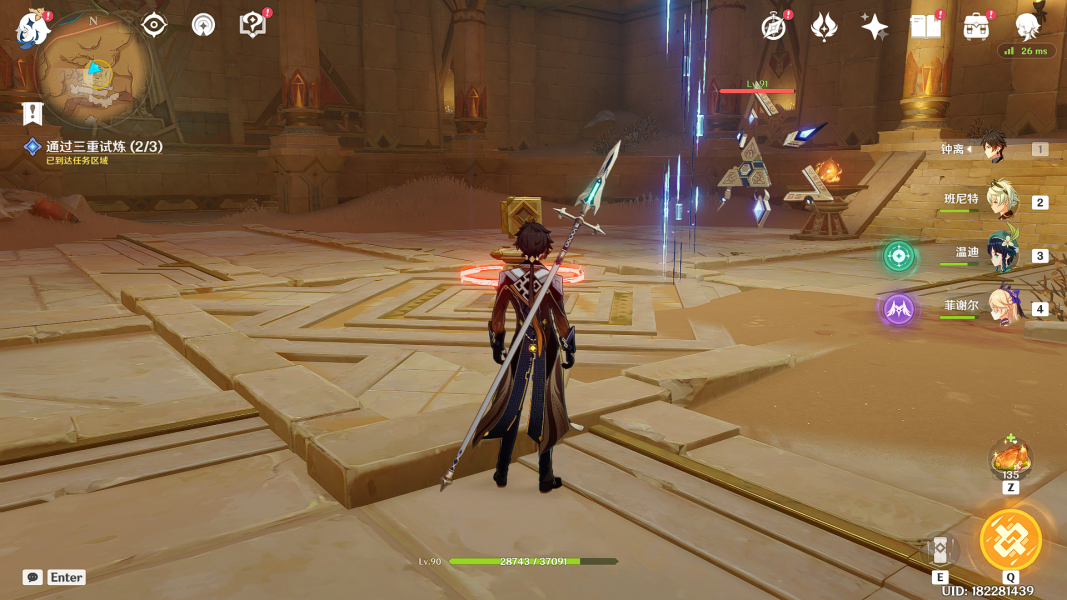Activate Zhongli's elemental skill icon
This screenshot has height=600, width=1067.
click(x=940, y=551)
